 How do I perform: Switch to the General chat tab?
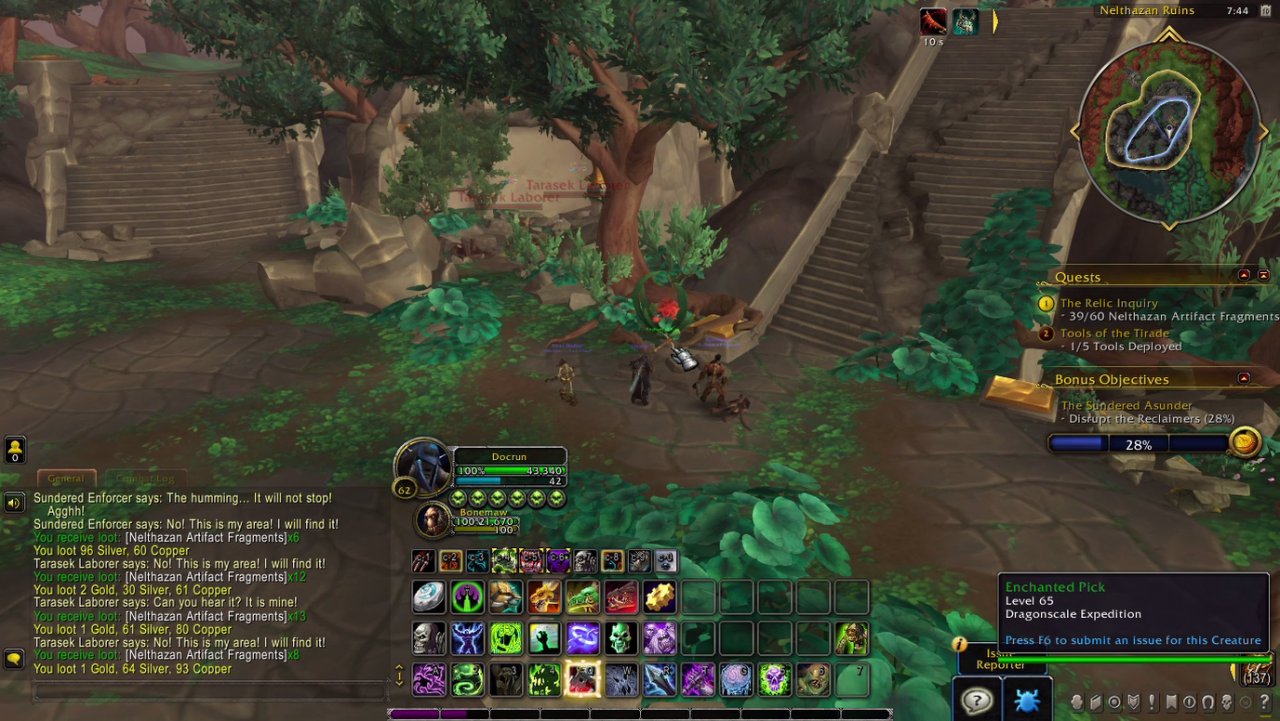[x=66, y=478]
